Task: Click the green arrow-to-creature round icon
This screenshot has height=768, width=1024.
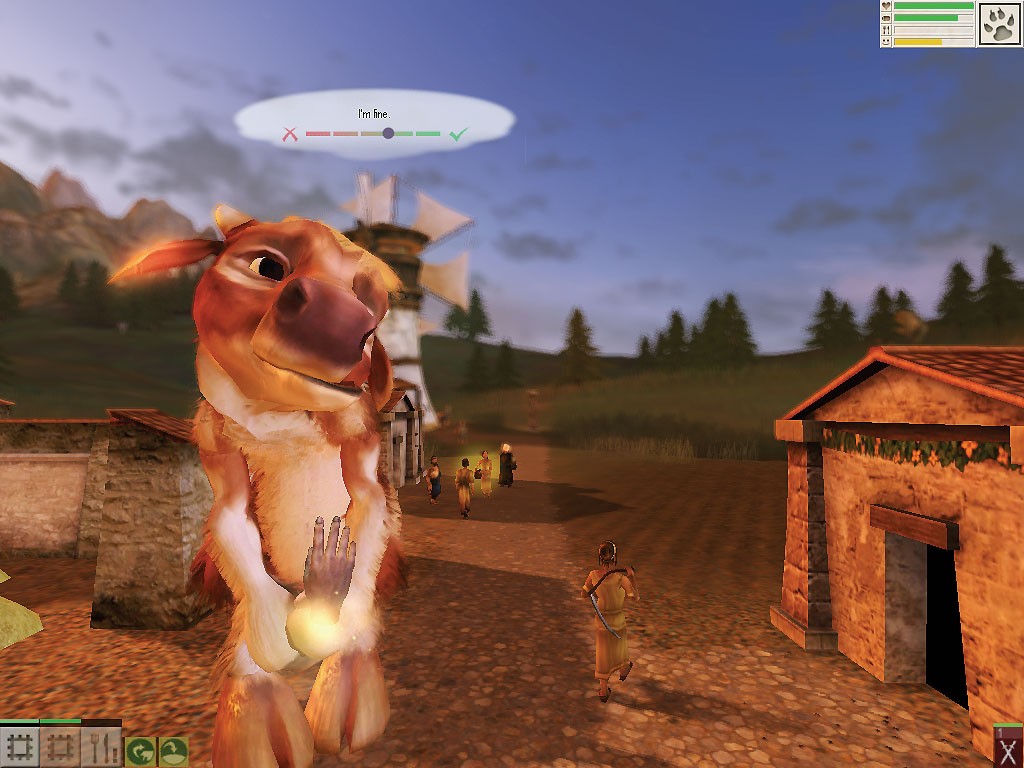Action: 139,750
